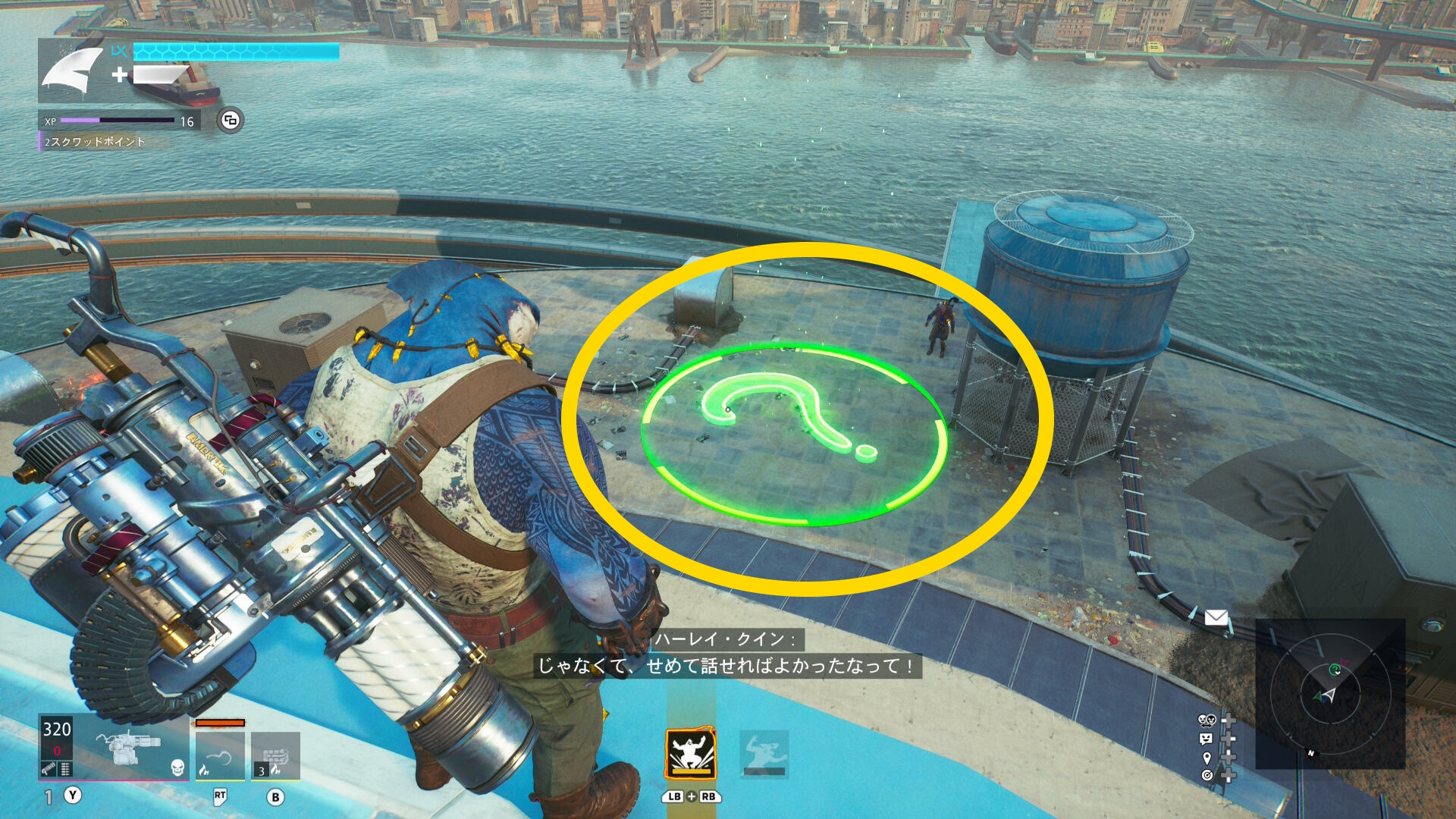Open the white envelope mail notification

coord(1216,617)
